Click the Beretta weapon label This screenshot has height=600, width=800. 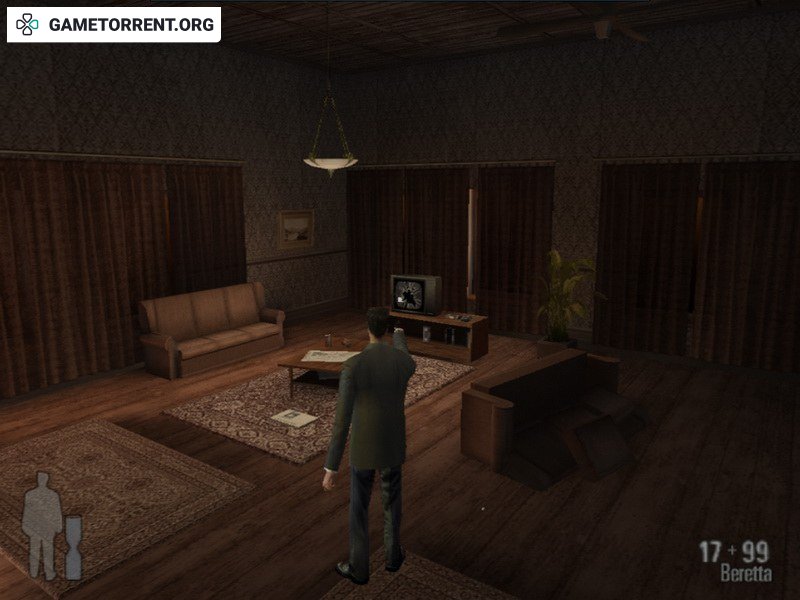click(x=746, y=575)
